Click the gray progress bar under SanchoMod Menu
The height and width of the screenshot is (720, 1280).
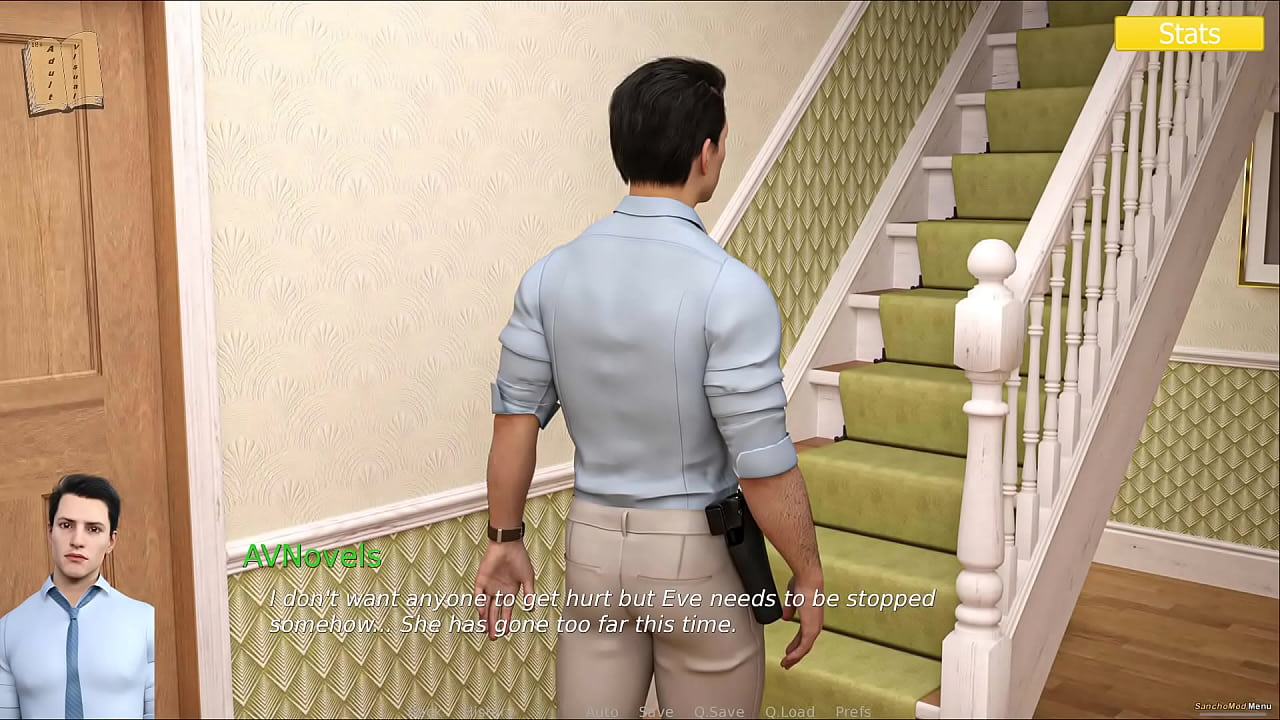(x=1232, y=714)
